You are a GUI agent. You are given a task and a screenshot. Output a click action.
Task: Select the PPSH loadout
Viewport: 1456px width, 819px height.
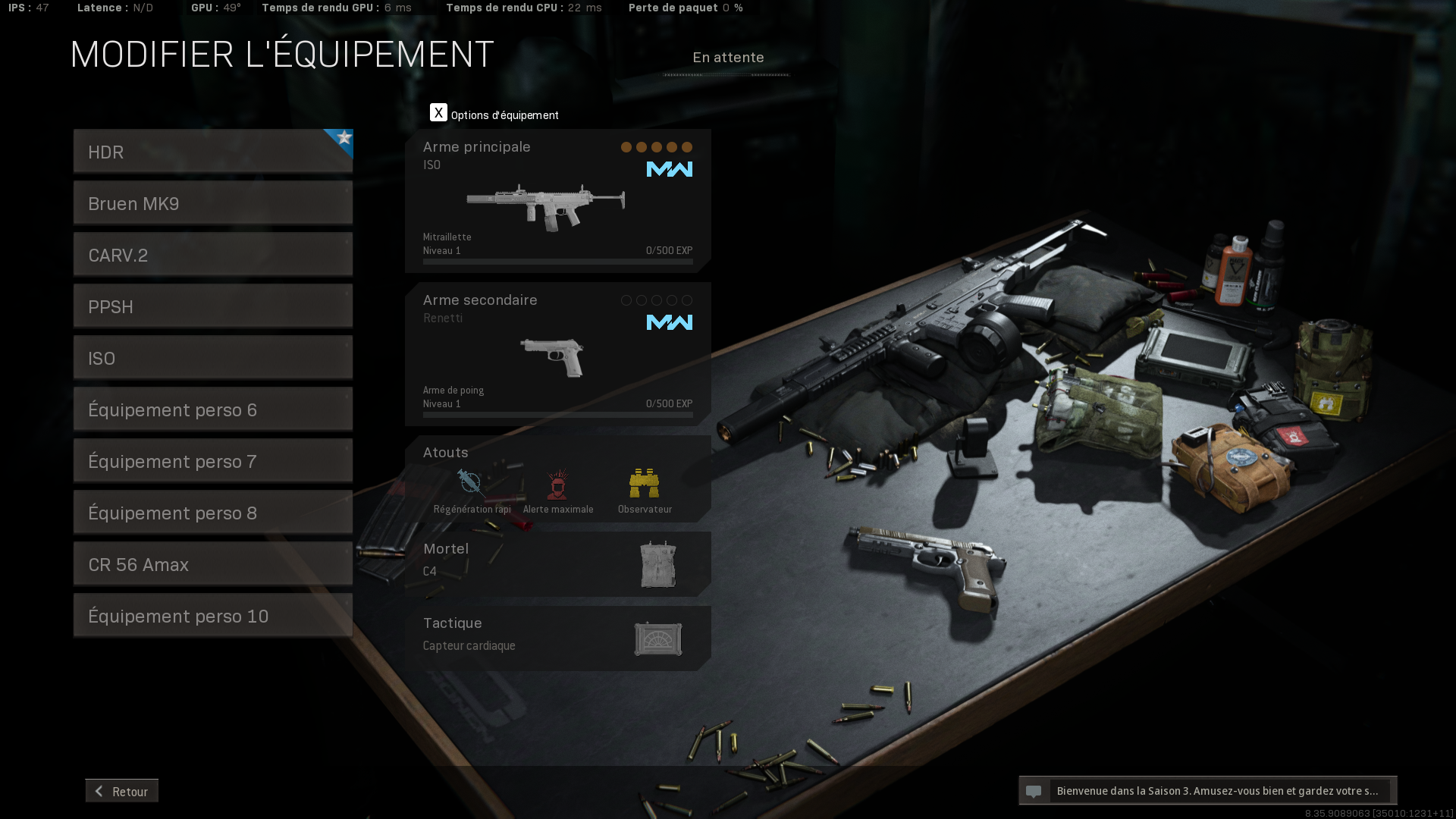[212, 306]
